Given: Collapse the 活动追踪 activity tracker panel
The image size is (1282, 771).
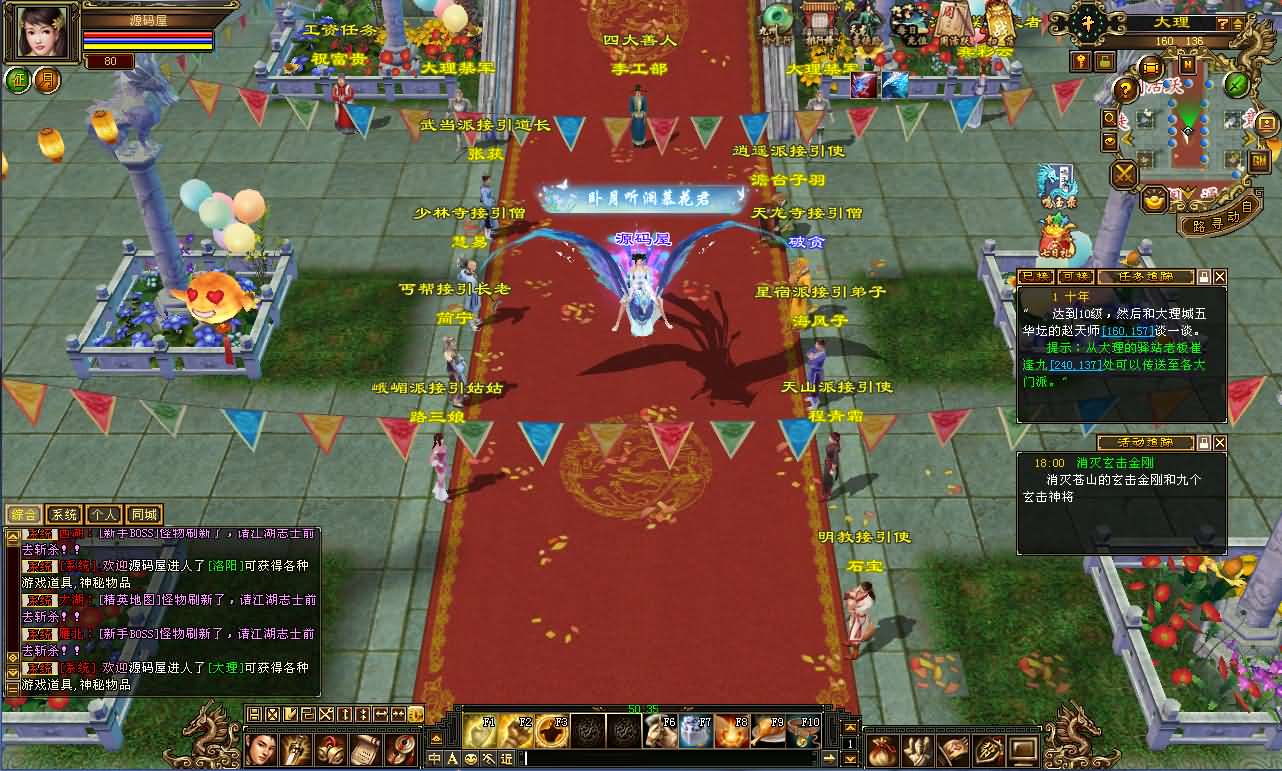Looking at the screenshot, I should coord(1220,443).
